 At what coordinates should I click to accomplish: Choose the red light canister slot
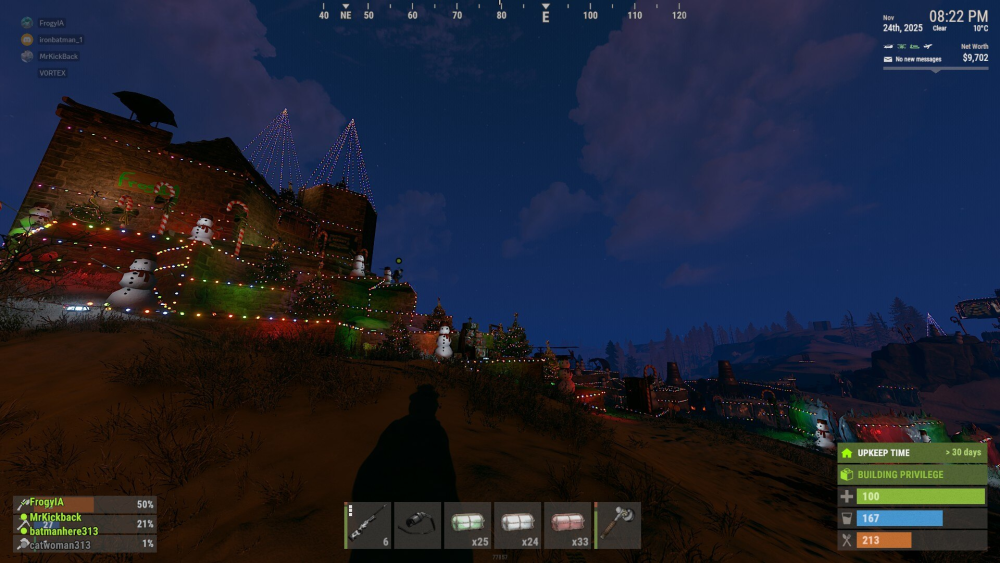click(x=568, y=525)
